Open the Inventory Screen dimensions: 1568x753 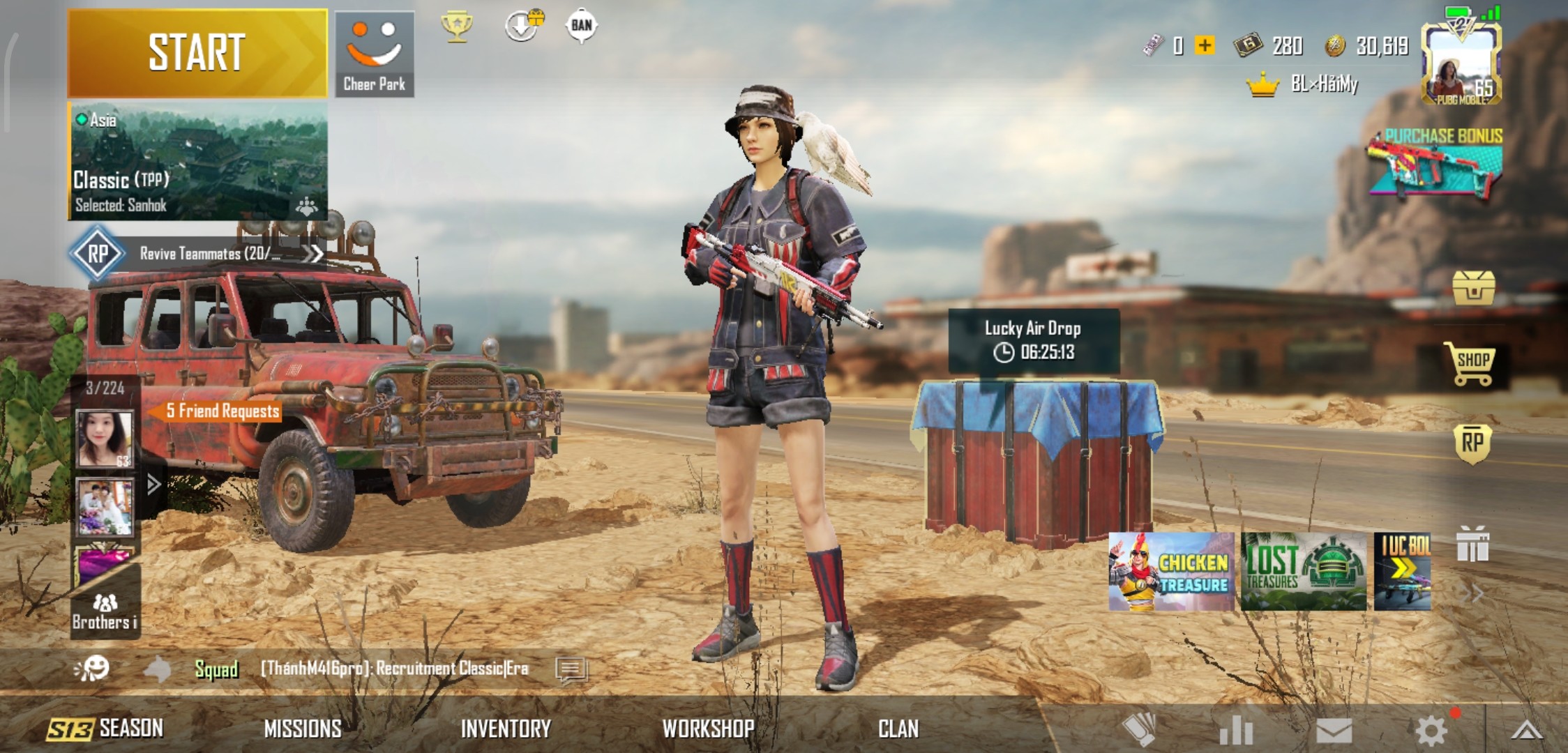[506, 729]
